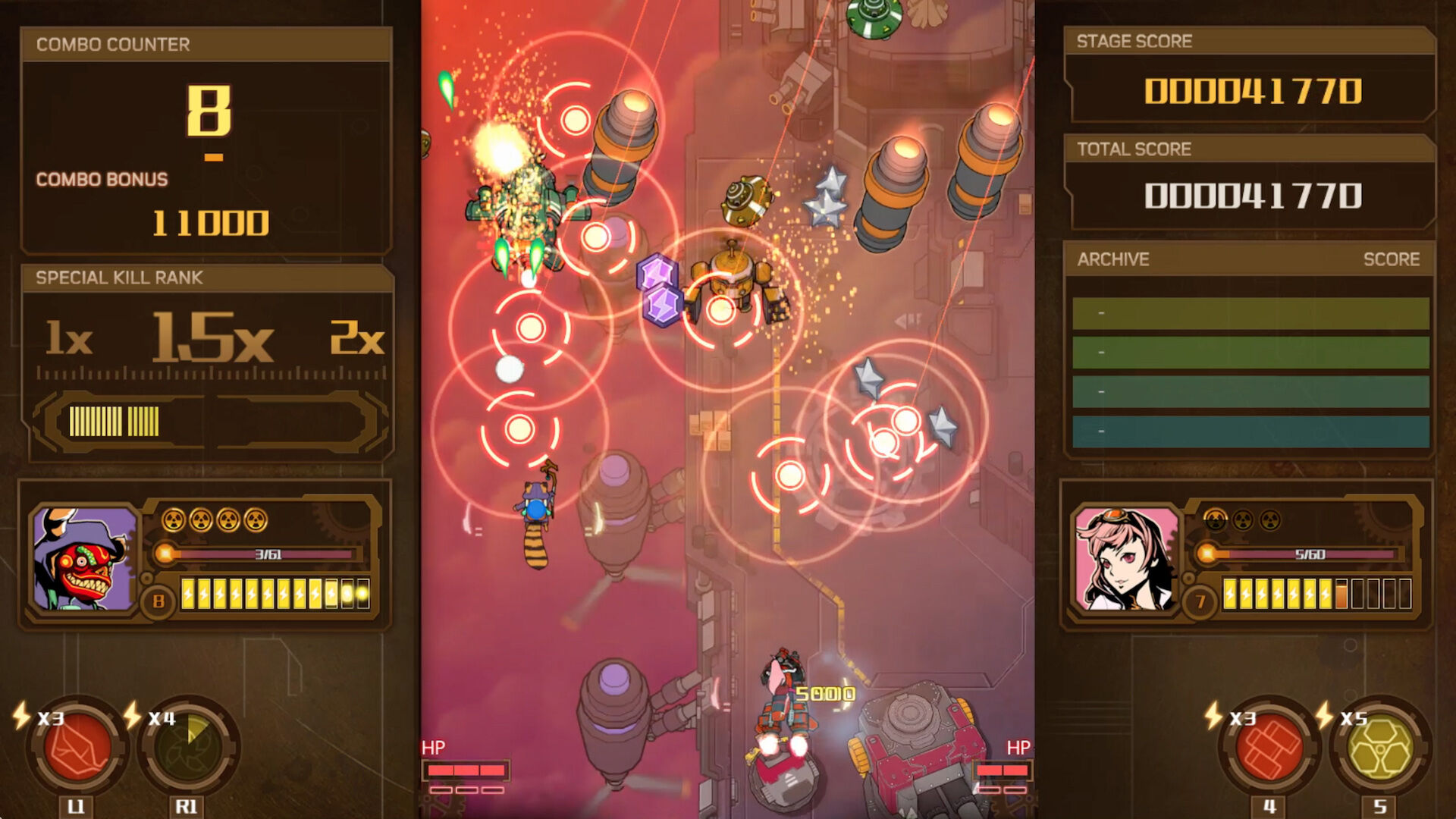Use the red x3 ability on right side
Viewport: 1456px width, 819px height.
coord(1269,746)
